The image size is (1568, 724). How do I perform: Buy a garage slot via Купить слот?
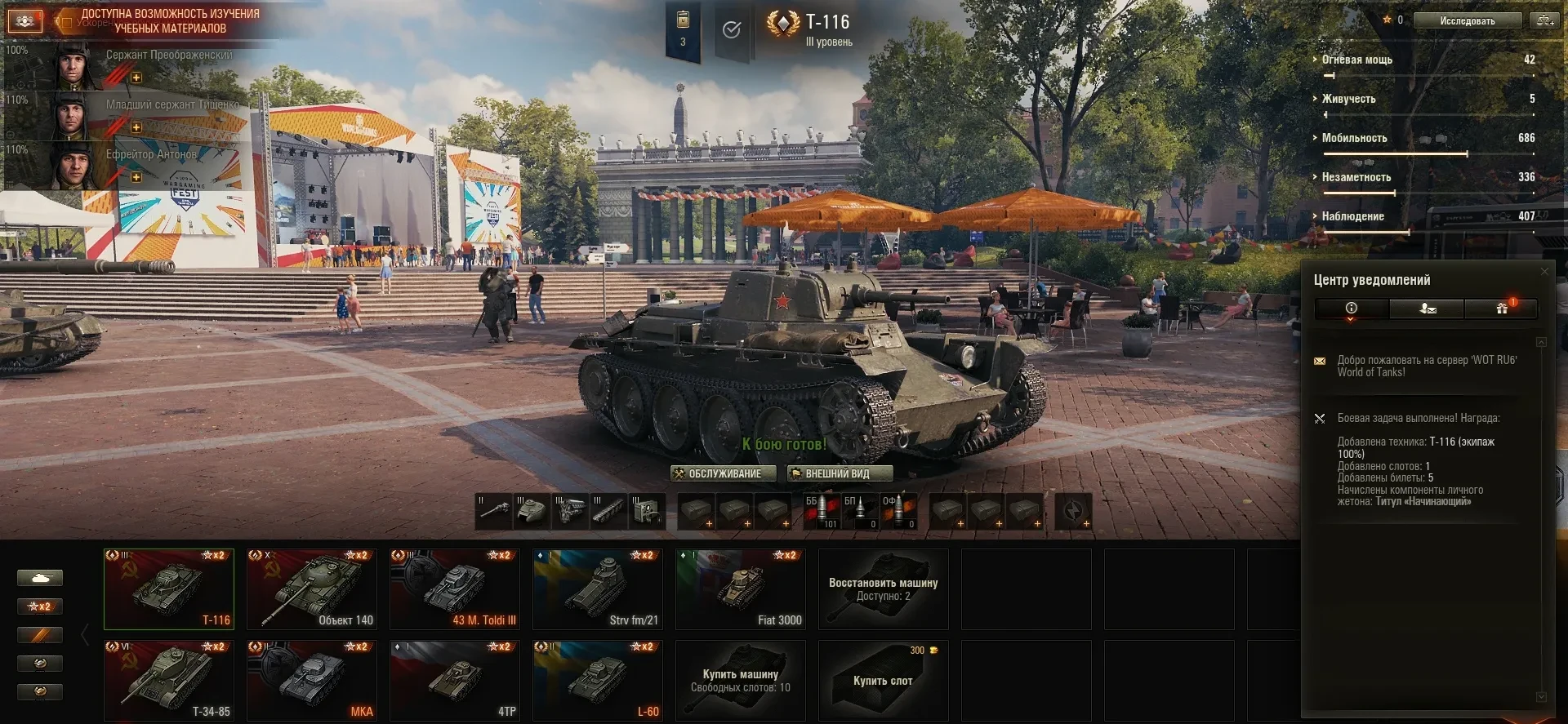pos(883,680)
